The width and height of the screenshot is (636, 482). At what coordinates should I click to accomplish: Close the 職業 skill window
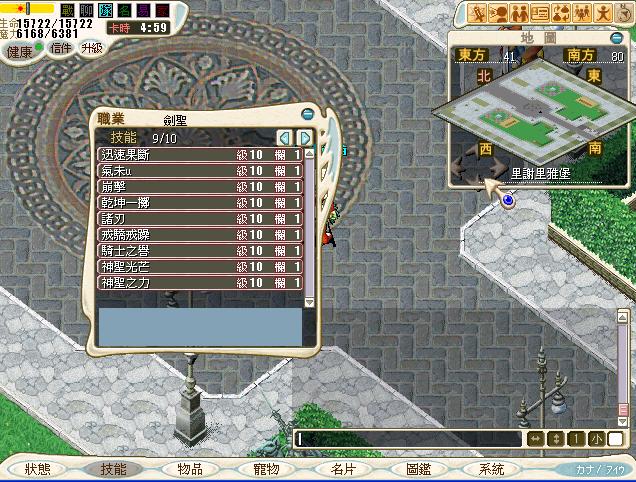pos(307,112)
